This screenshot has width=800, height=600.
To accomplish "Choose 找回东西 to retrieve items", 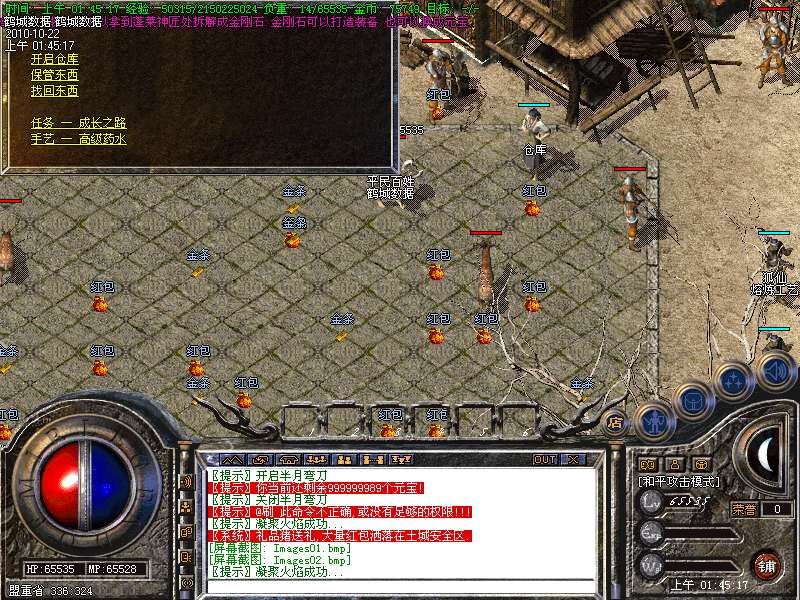I will click(54, 91).
